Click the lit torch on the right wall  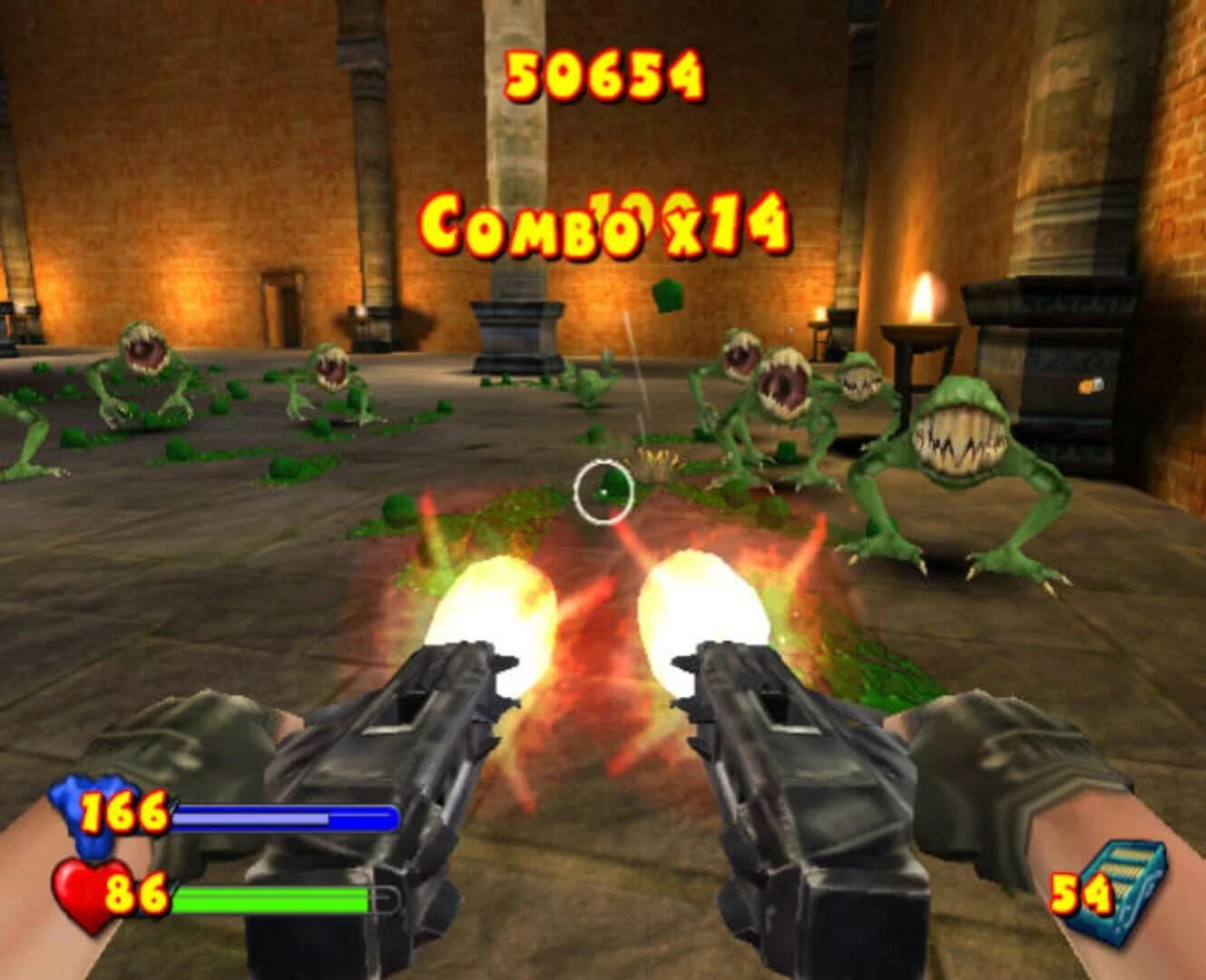tap(924, 296)
